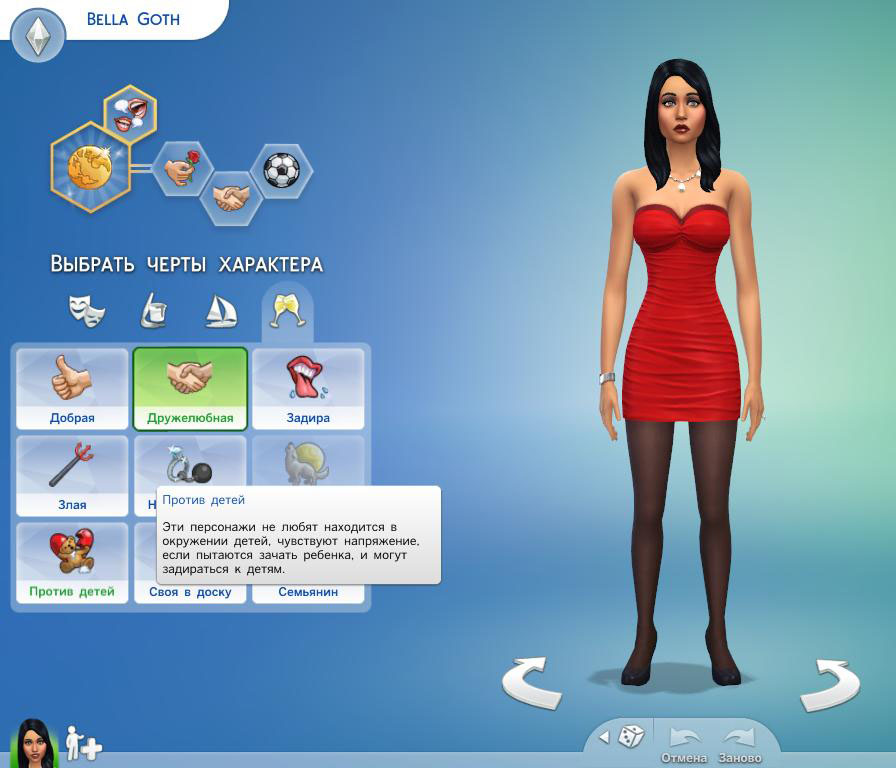The width and height of the screenshot is (896, 768).
Task: Click the plumbob diamond menu button
Action: (x=38, y=36)
